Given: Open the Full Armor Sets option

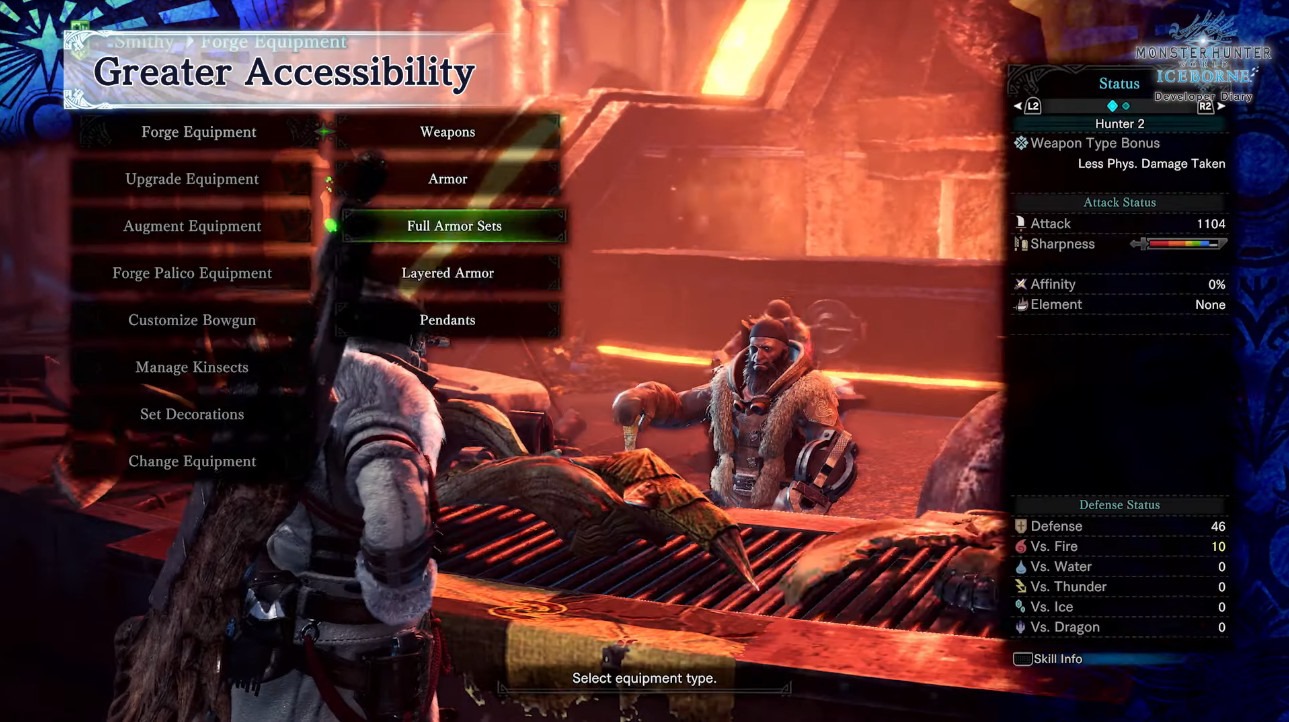Looking at the screenshot, I should (453, 226).
